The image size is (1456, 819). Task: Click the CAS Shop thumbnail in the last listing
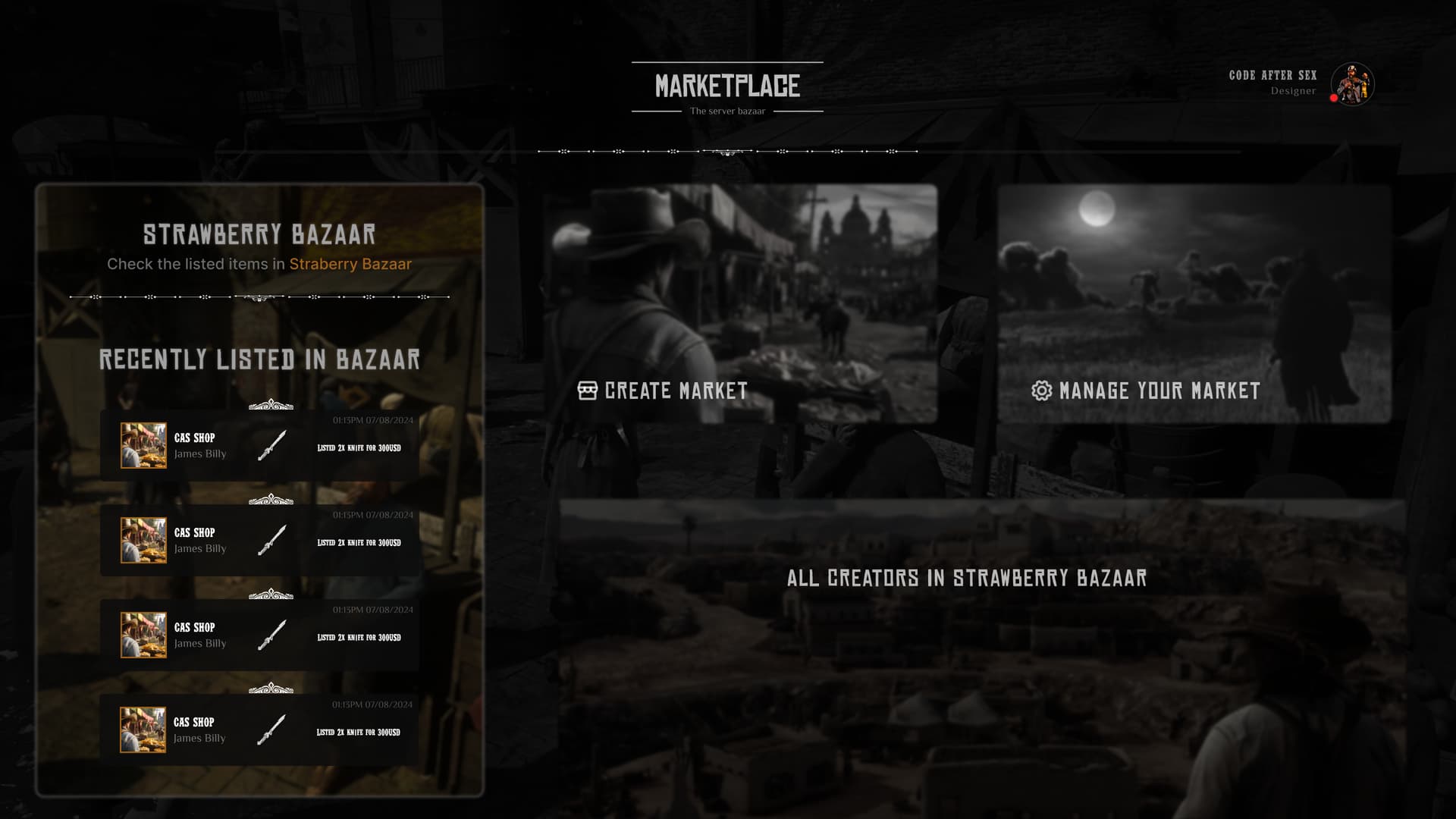[x=143, y=730]
